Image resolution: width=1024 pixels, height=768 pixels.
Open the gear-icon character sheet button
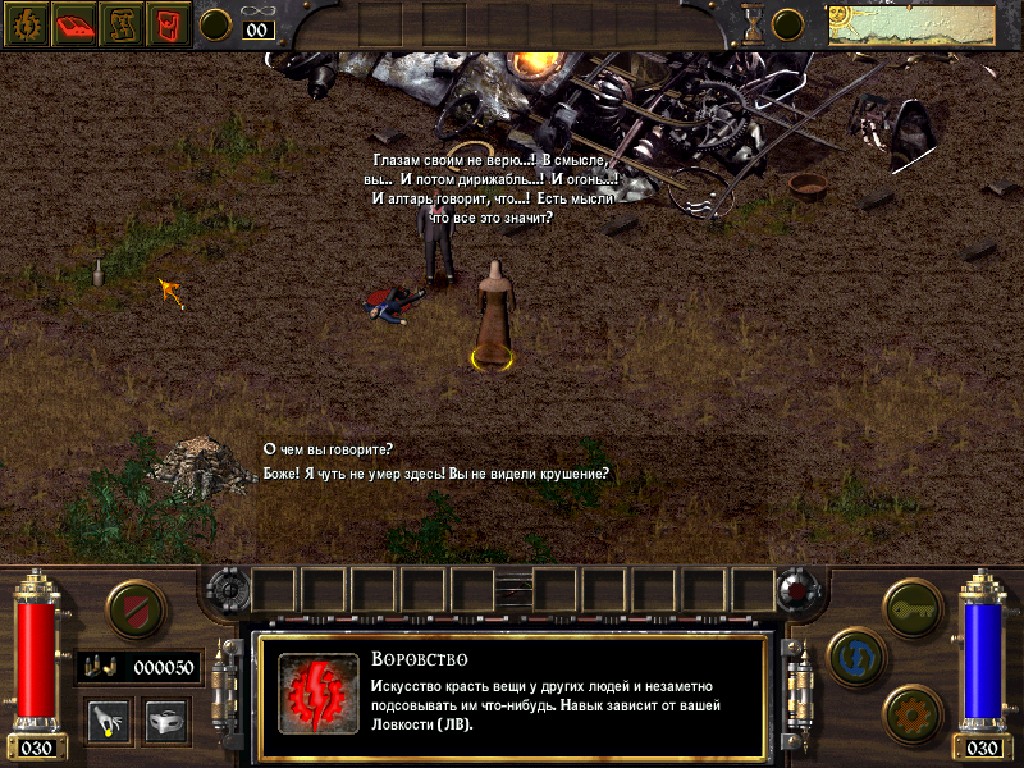click(24, 24)
